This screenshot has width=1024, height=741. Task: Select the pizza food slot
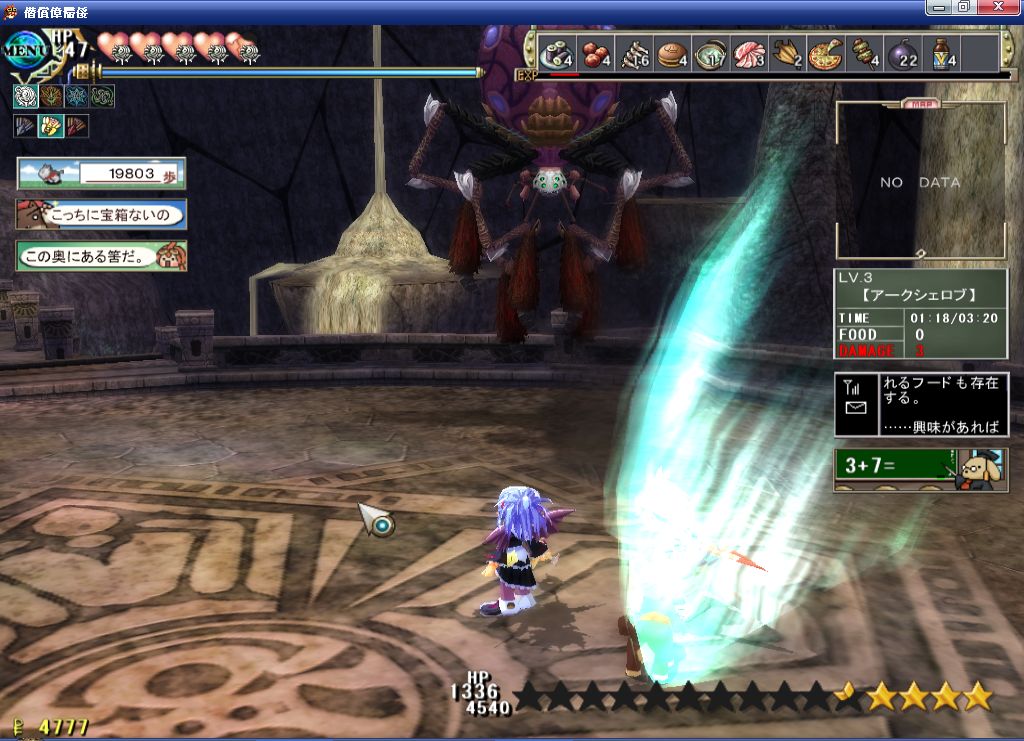click(826, 52)
